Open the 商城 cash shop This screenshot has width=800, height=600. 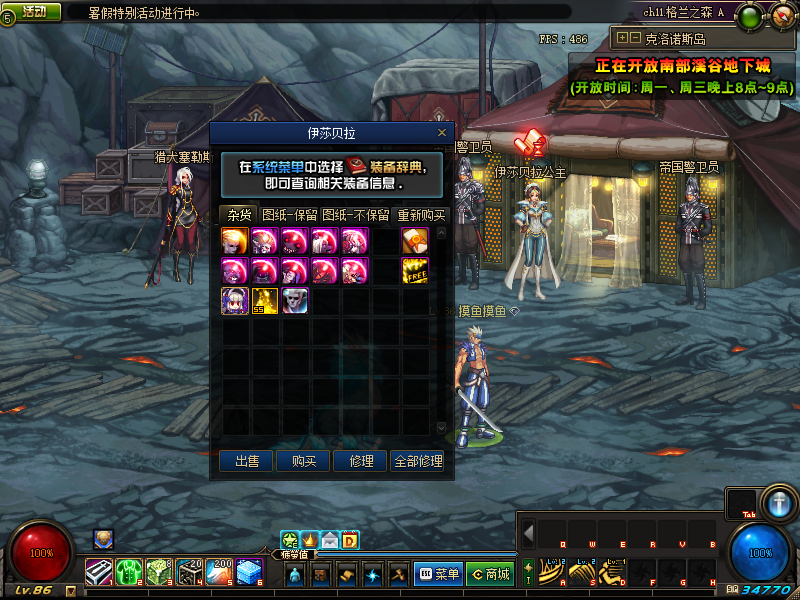[x=489, y=574]
